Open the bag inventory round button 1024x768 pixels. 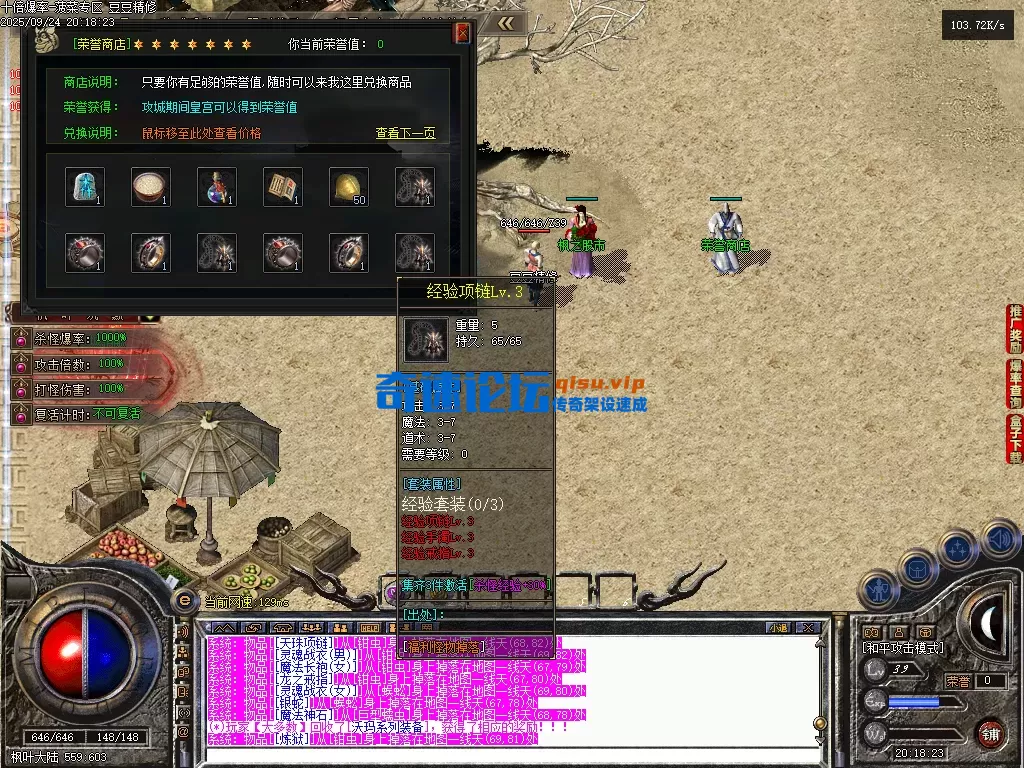pyautogui.click(x=916, y=568)
